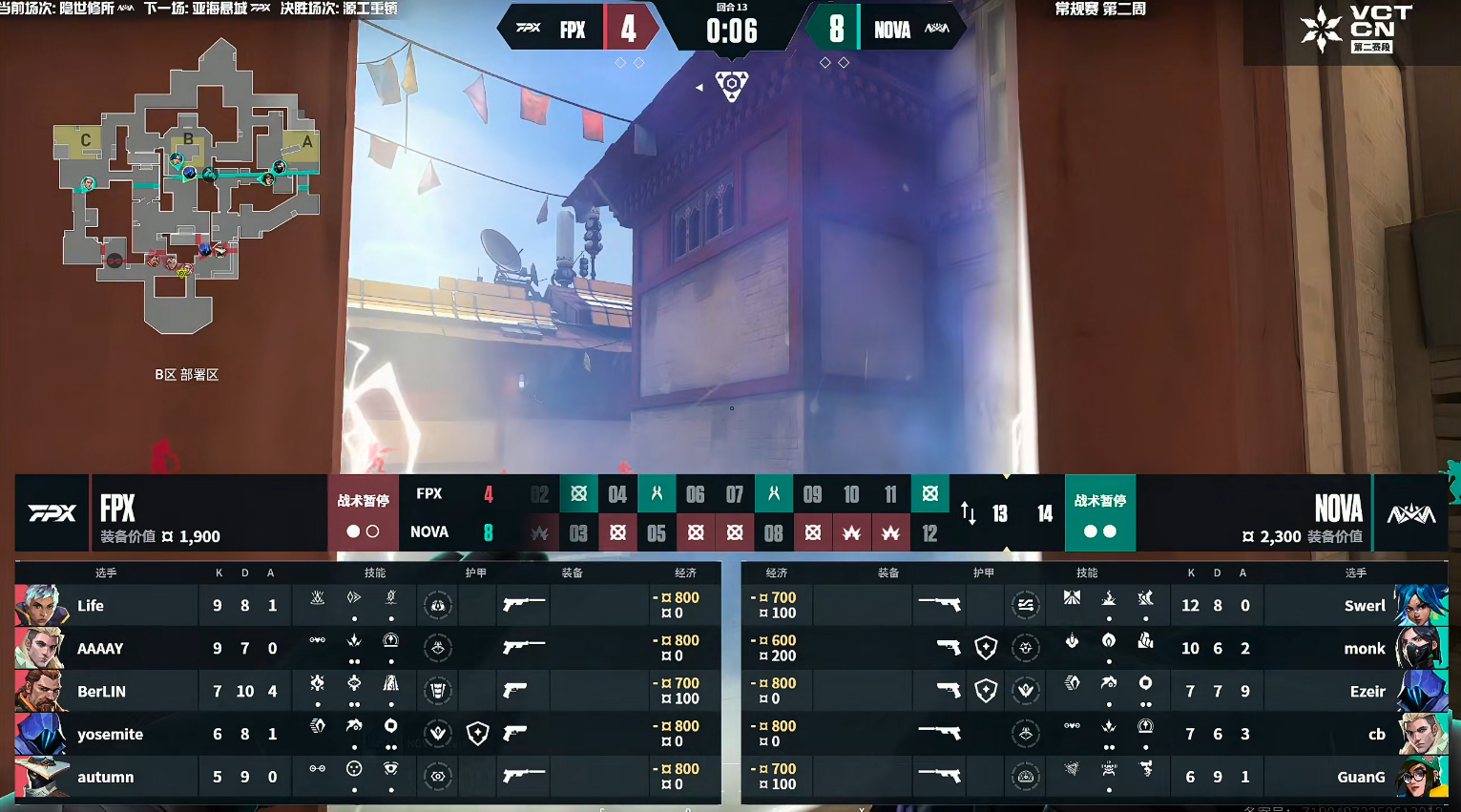The image size is (1461, 812).
Task: Choose monk in the NOVA roster
Action: pos(1364,648)
